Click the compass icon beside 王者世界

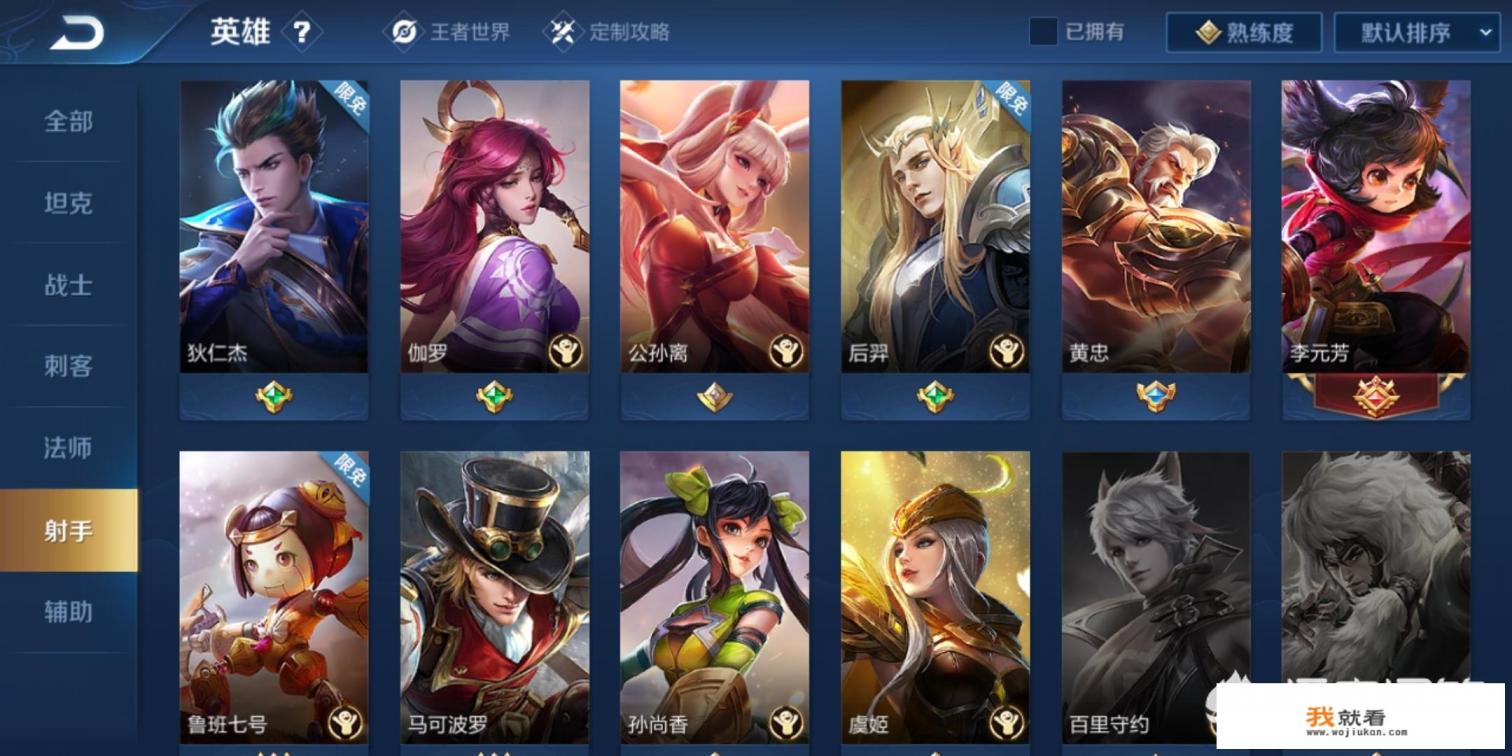coord(406,31)
